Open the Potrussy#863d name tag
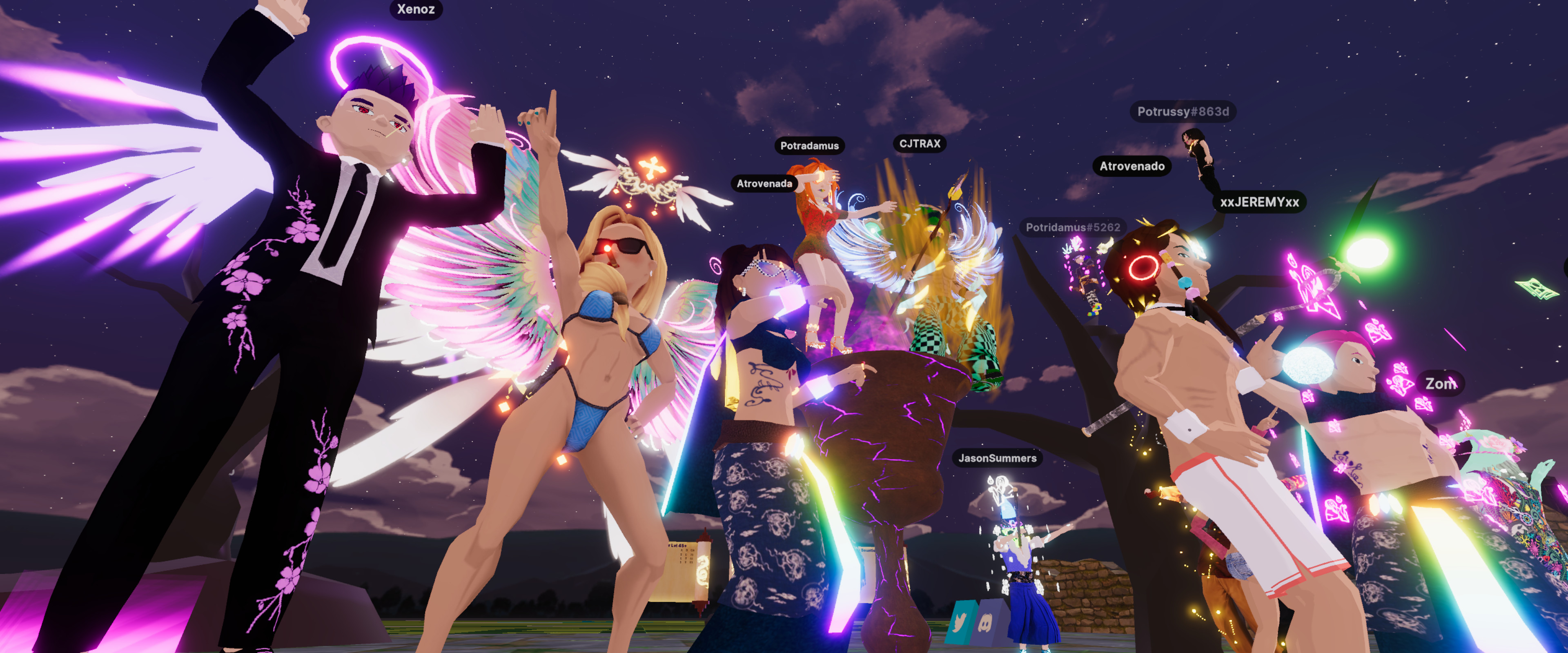Viewport: 1568px width, 653px height. pos(1183,111)
